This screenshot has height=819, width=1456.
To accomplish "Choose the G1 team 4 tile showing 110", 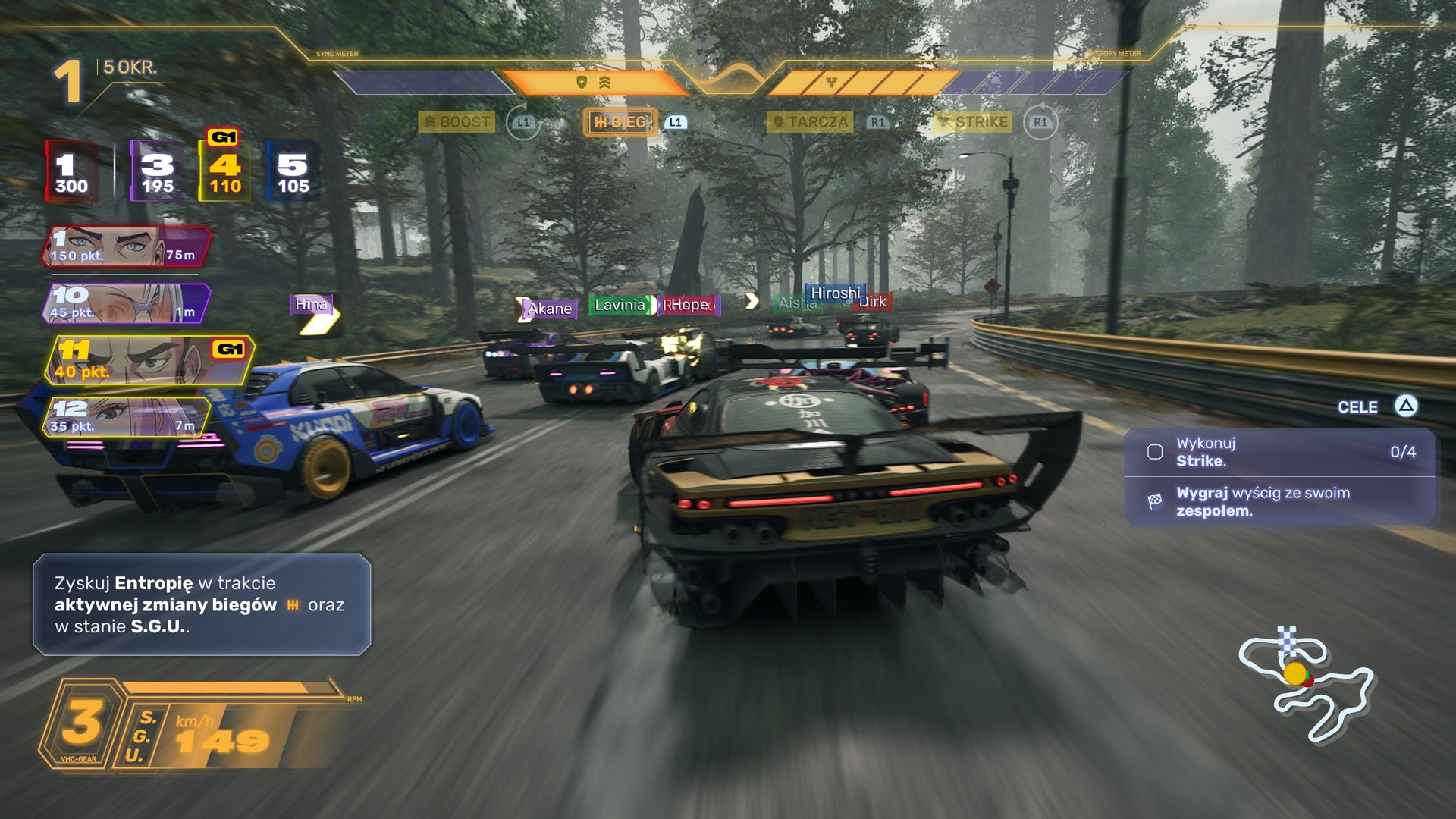I will (224, 171).
